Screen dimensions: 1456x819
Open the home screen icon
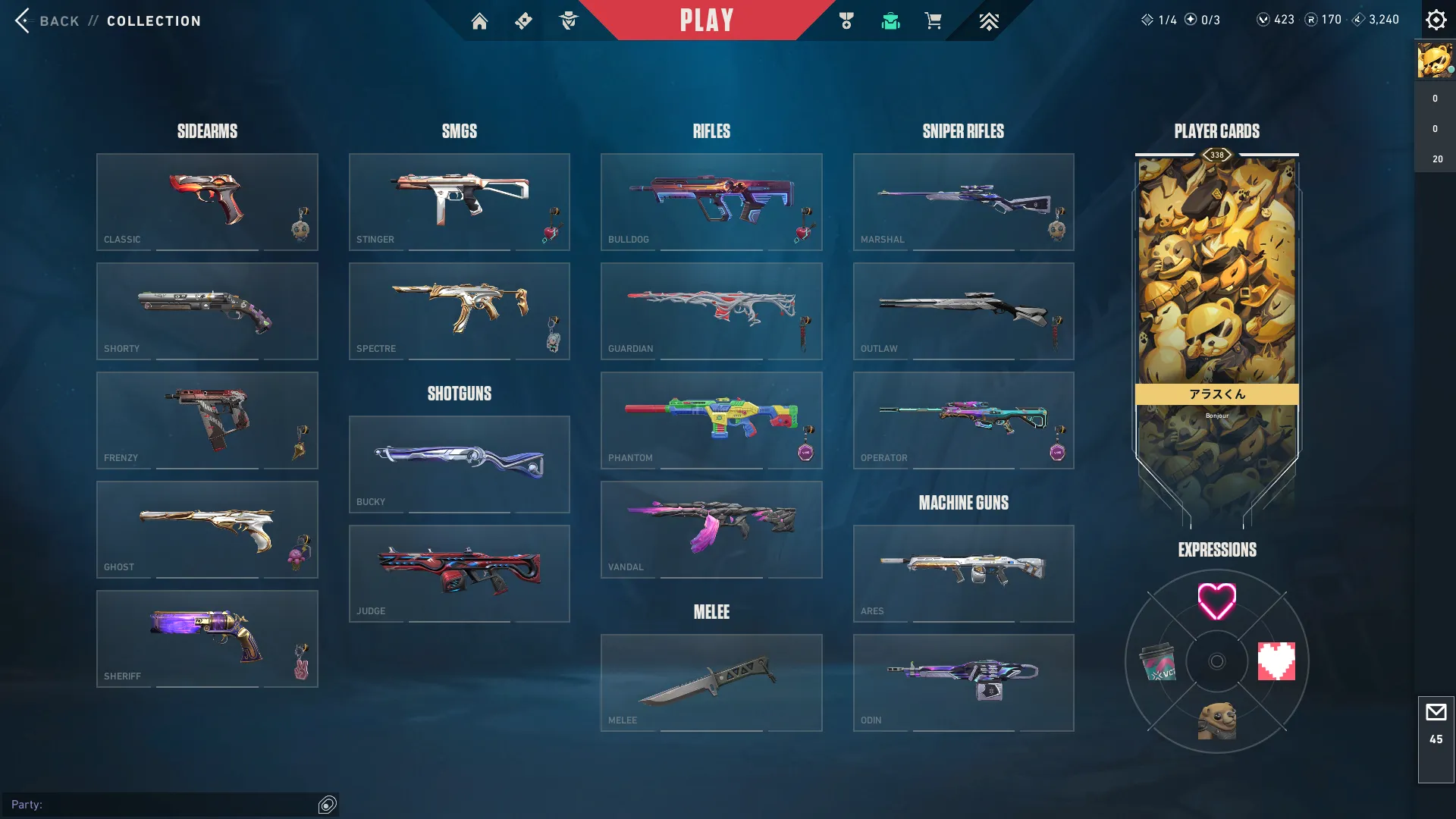pyautogui.click(x=479, y=21)
